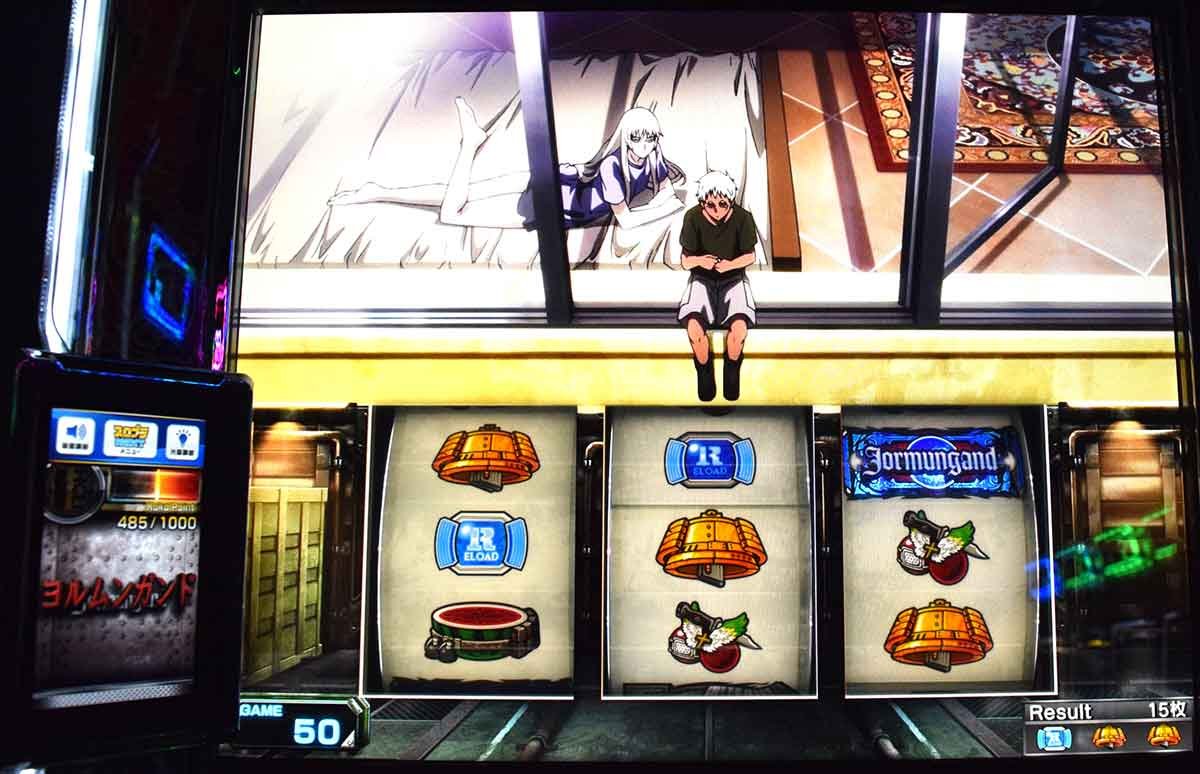
Task: Open the speaker volume adjustment button
Action: tap(75, 436)
